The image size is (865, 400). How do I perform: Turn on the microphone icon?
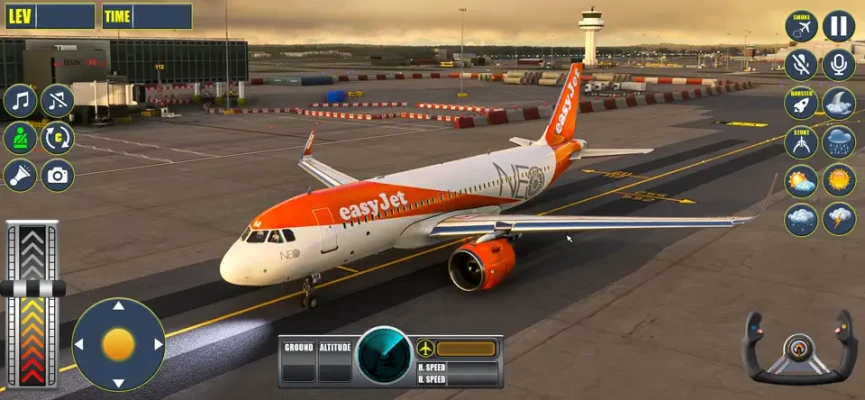tap(838, 65)
